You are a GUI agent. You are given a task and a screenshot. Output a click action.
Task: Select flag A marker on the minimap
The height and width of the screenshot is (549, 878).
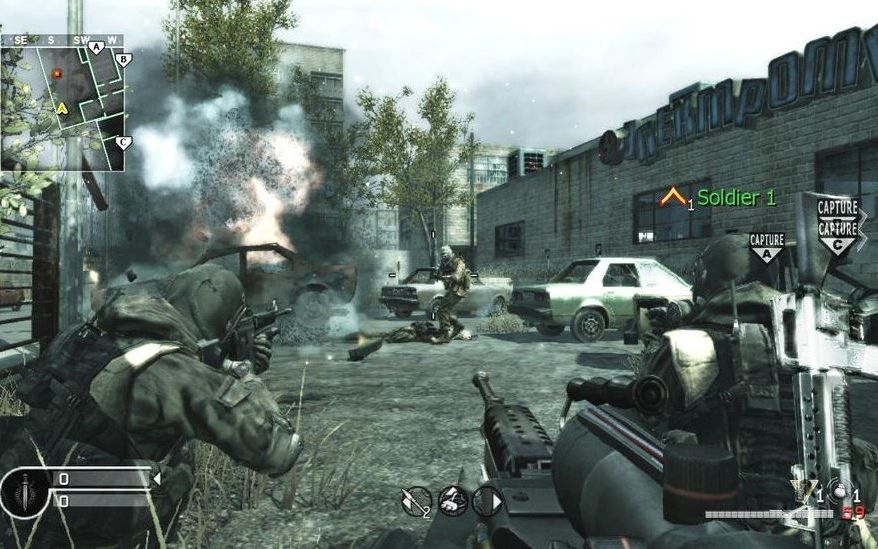[96, 47]
